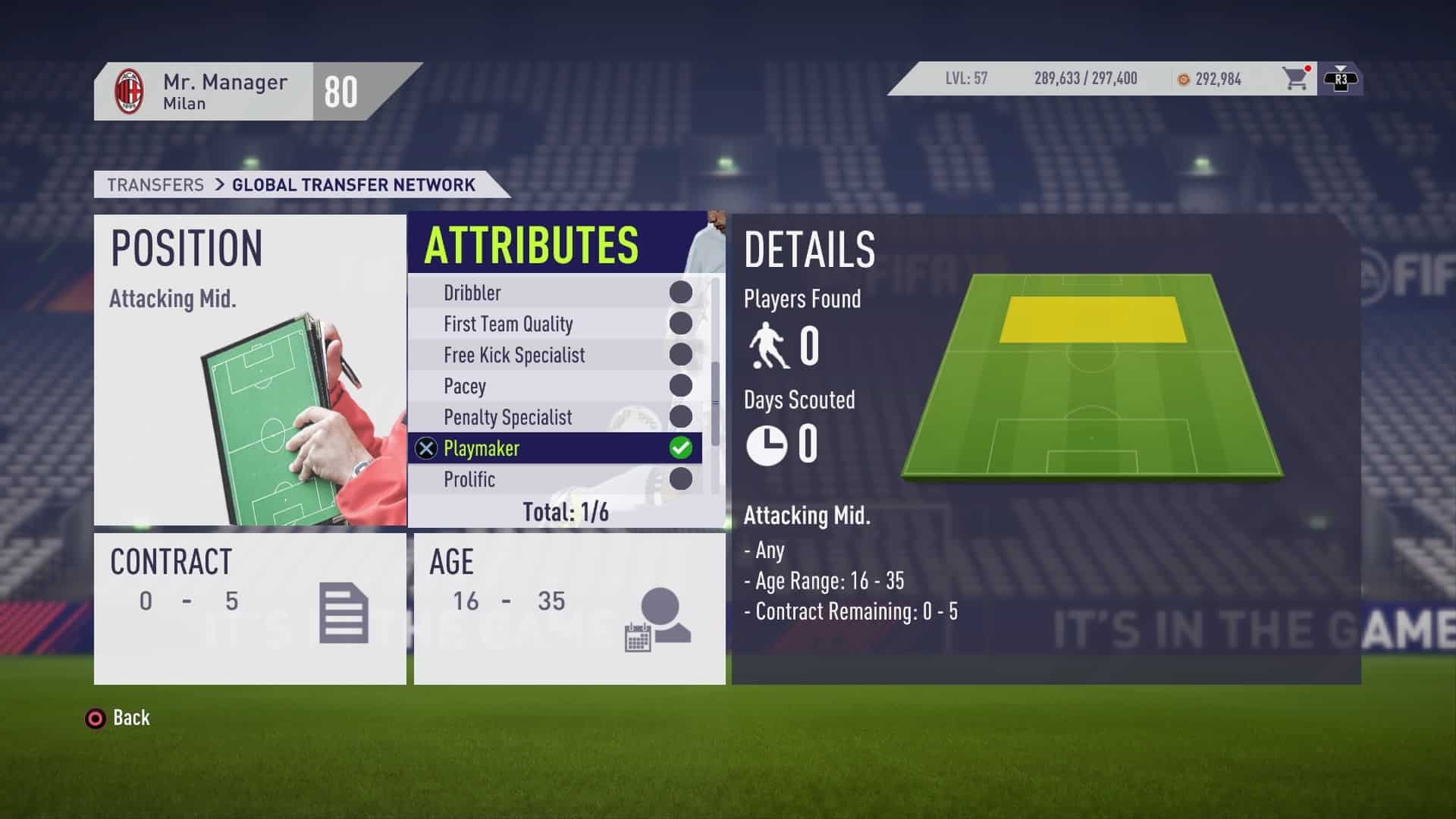1456x819 pixels.
Task: Enable the Dribbler attribute
Action: pos(556,293)
